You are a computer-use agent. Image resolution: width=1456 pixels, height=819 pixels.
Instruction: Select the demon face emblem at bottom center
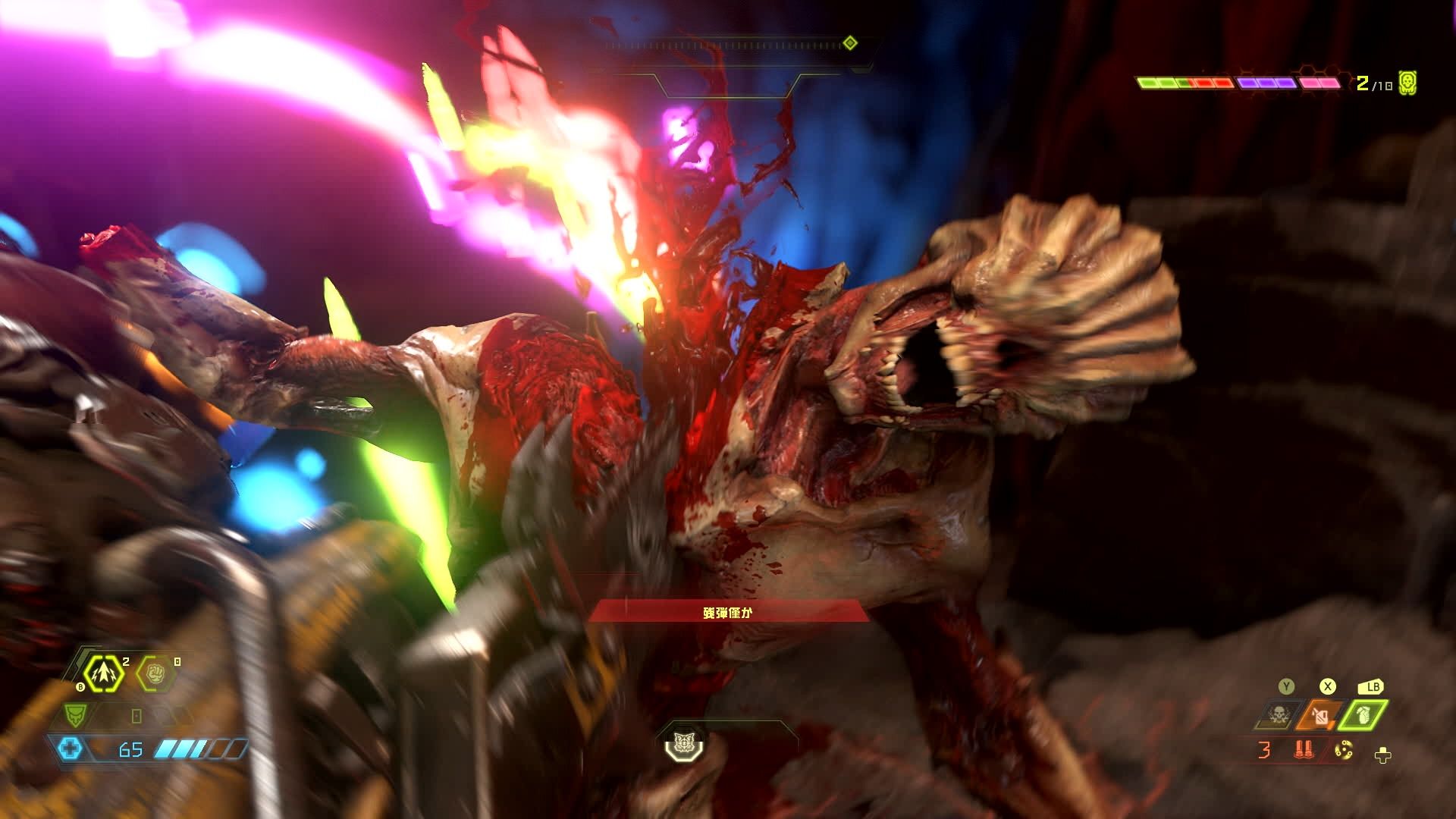pyautogui.click(x=685, y=742)
